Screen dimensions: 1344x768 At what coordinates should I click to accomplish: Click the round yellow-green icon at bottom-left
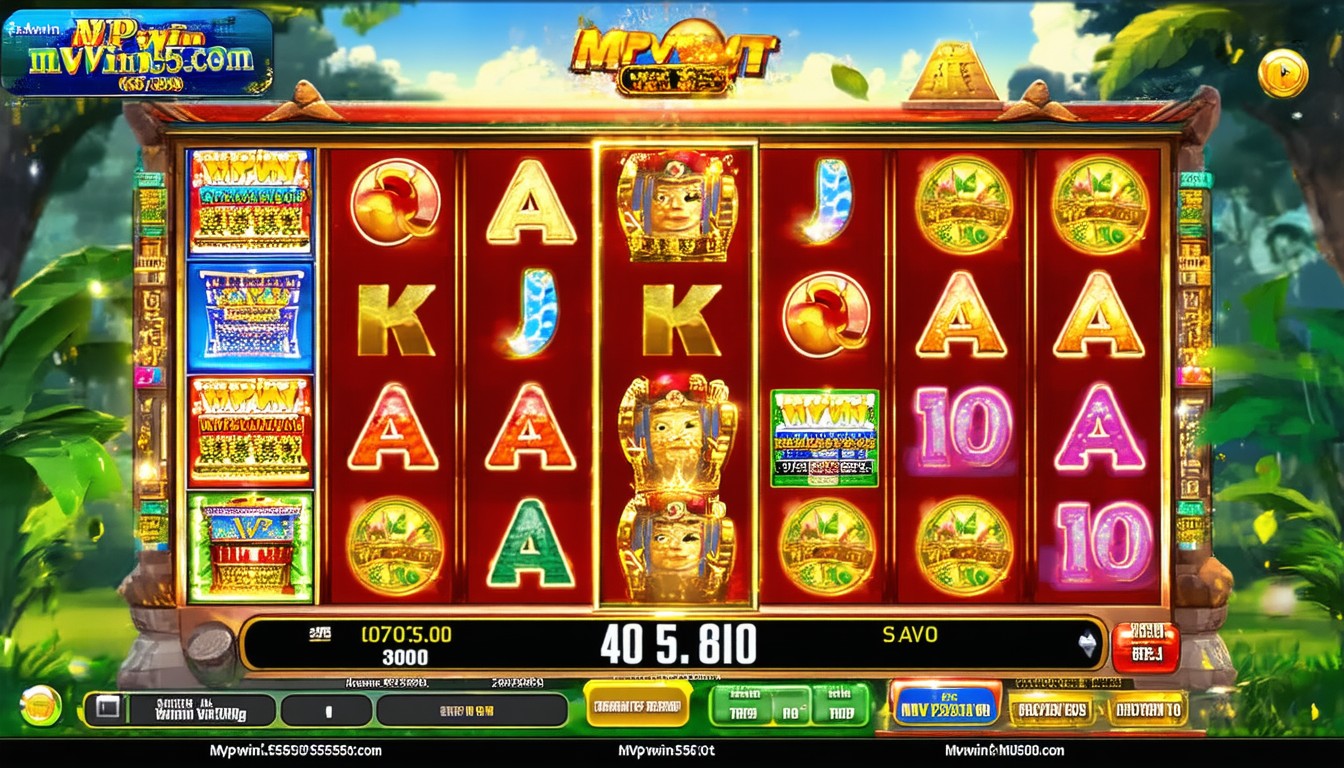tap(41, 706)
